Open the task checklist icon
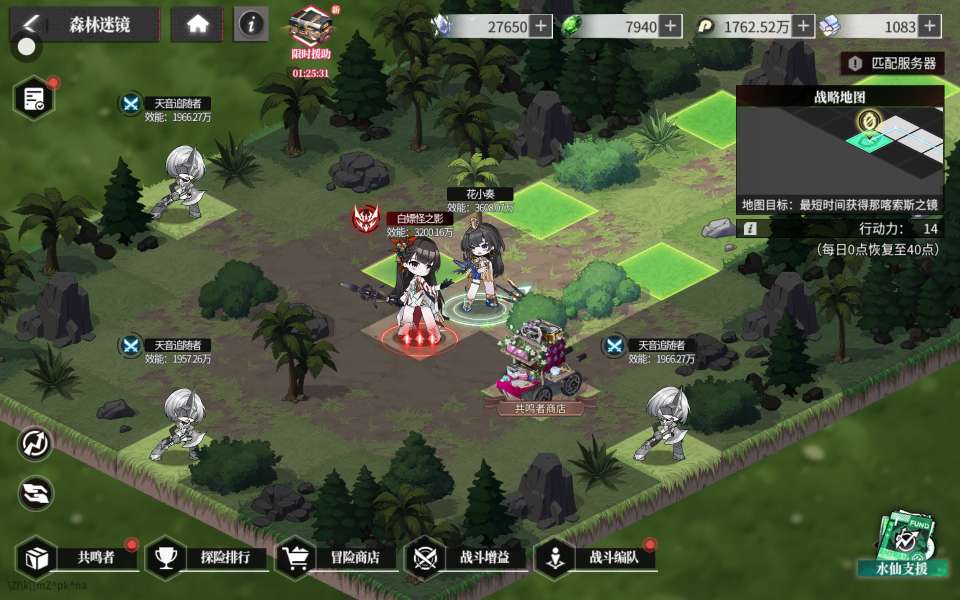960x600 pixels. 34,98
